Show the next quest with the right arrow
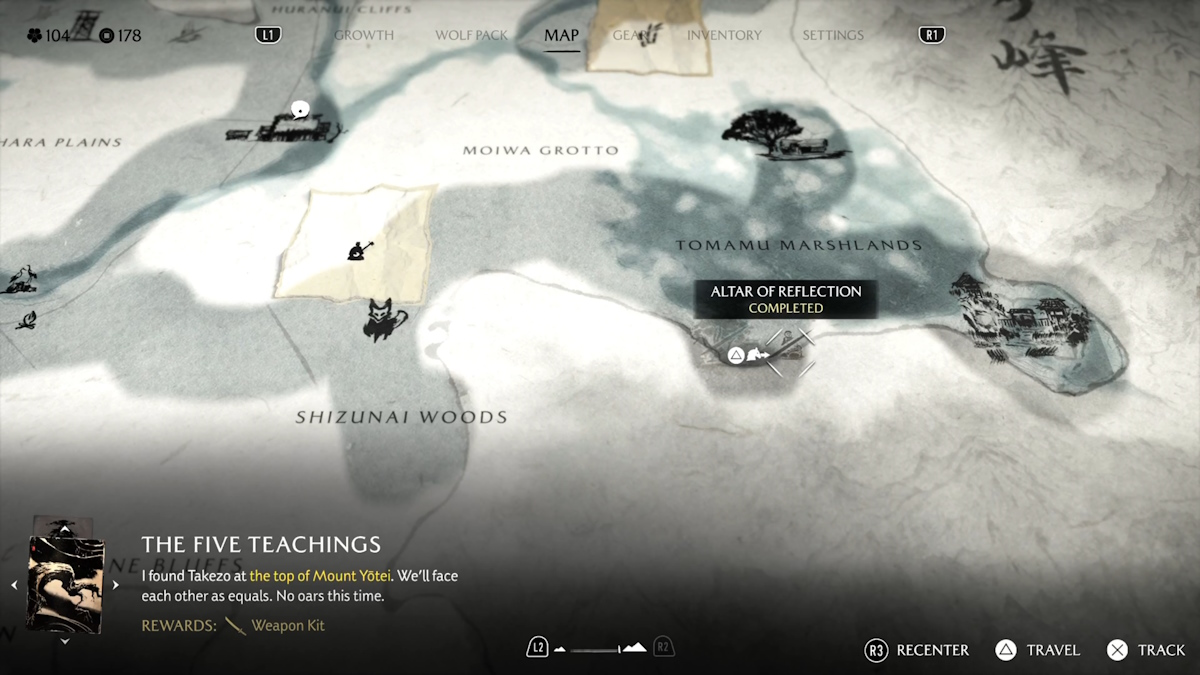Viewport: 1200px width, 675px height. (x=116, y=585)
